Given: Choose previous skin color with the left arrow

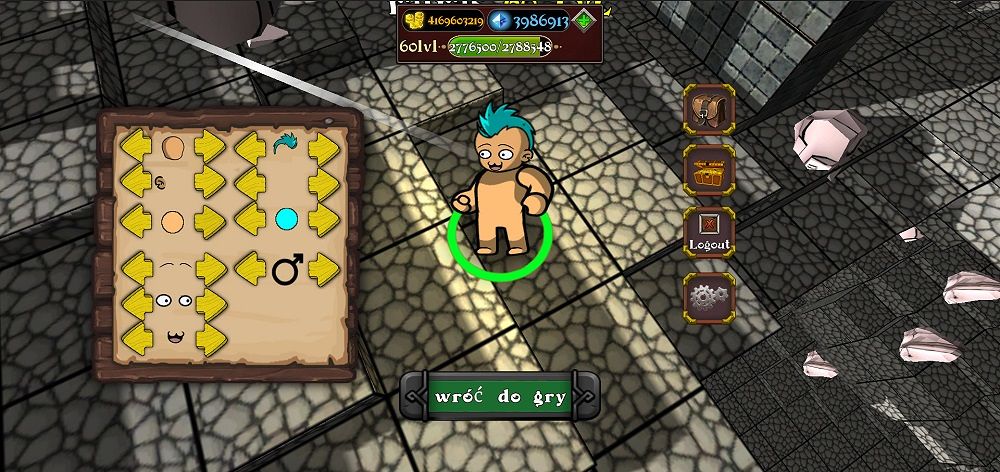Looking at the screenshot, I should point(135,218).
